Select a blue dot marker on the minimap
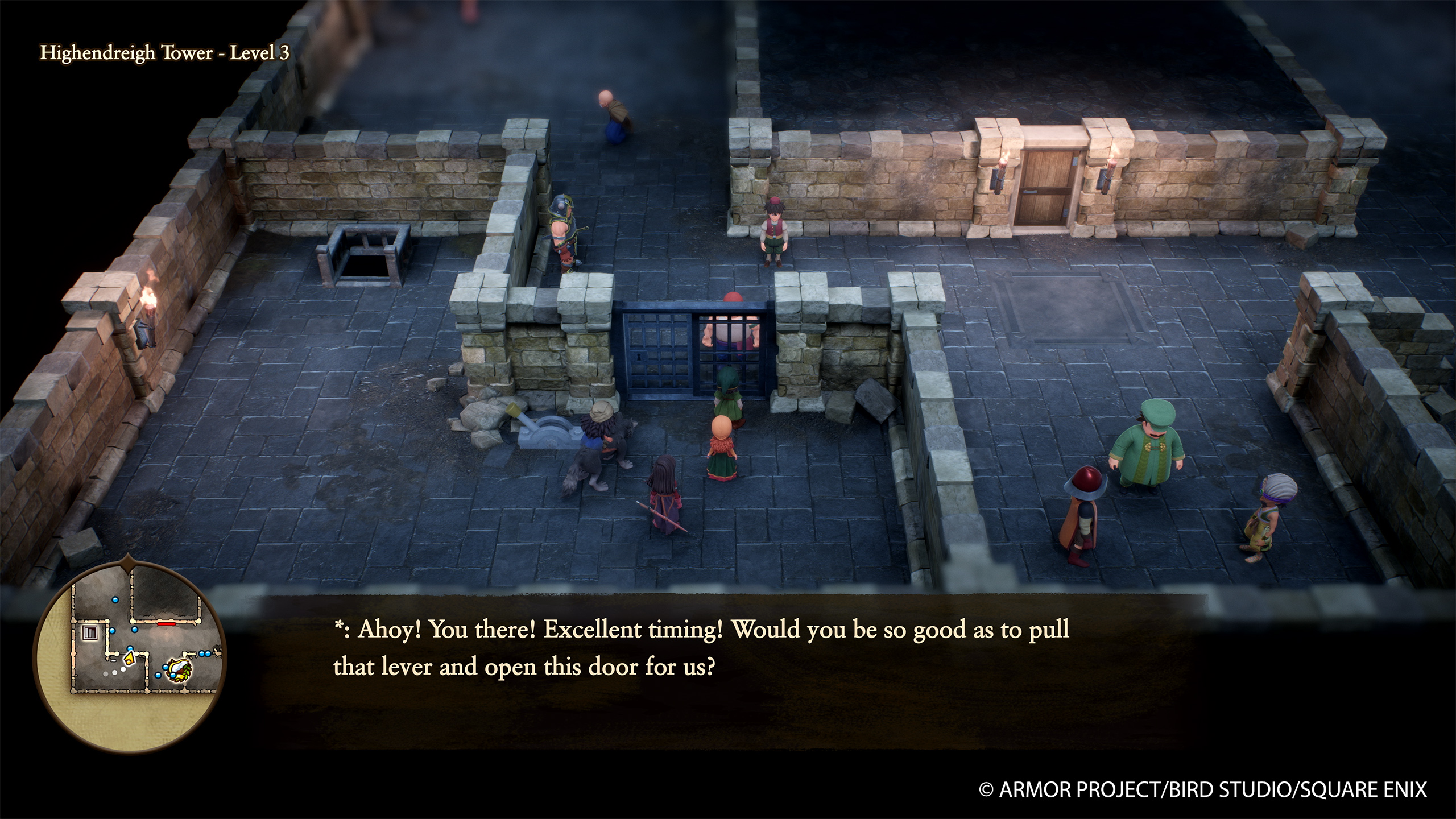 pos(115,599)
